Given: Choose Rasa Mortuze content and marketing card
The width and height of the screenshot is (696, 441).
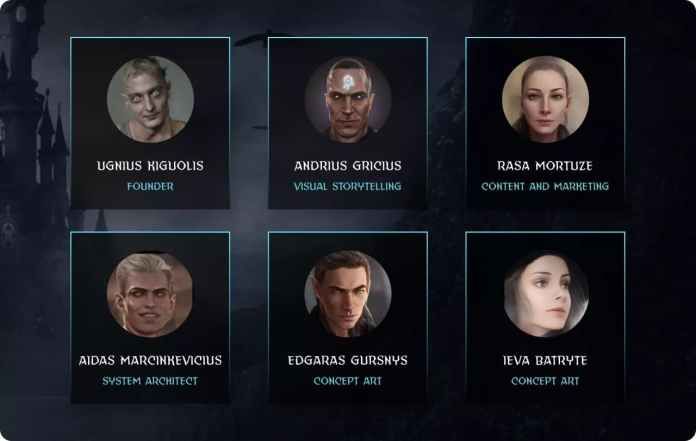Looking at the screenshot, I should coord(545,123).
